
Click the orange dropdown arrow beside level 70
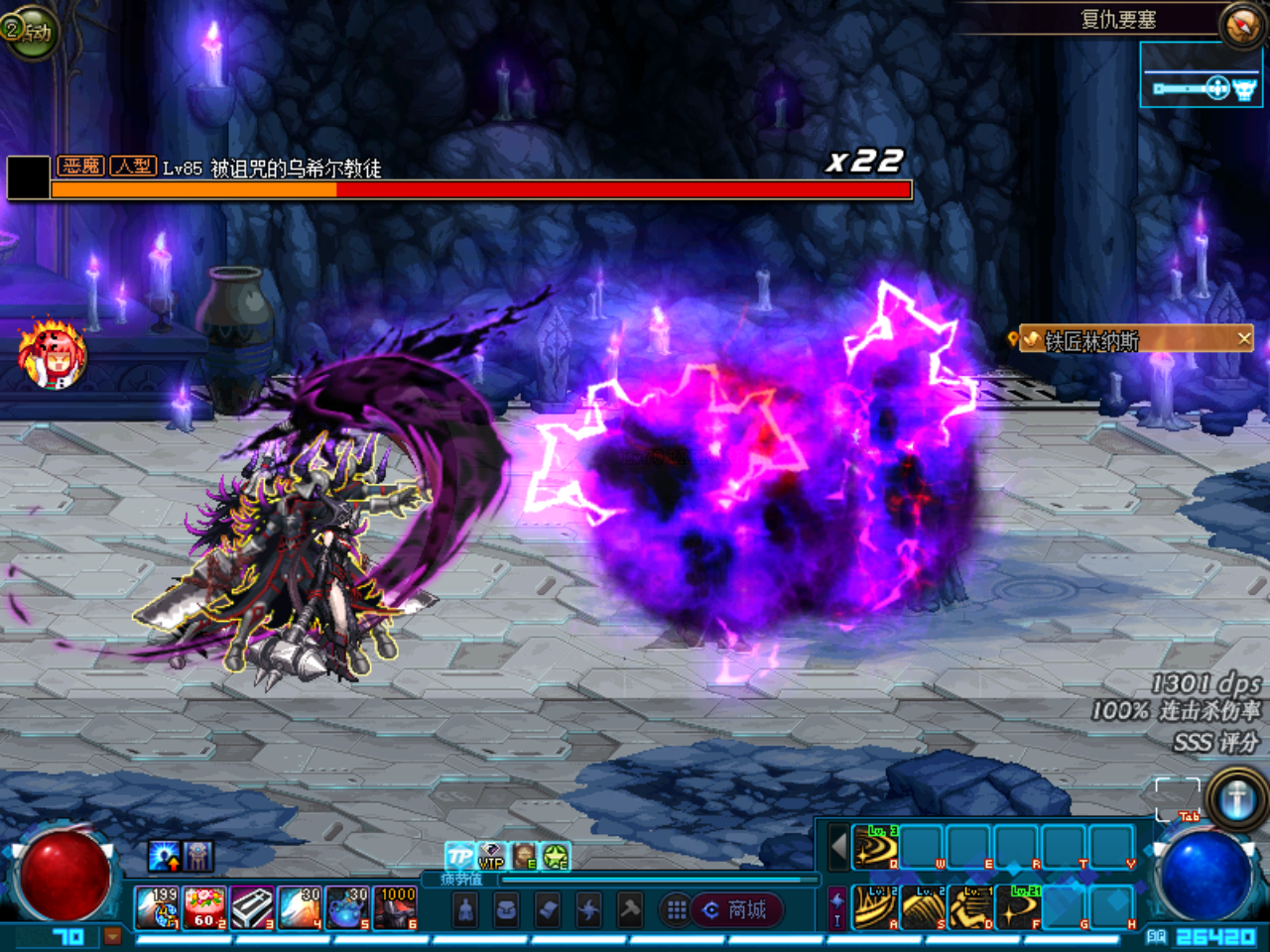click(112, 935)
